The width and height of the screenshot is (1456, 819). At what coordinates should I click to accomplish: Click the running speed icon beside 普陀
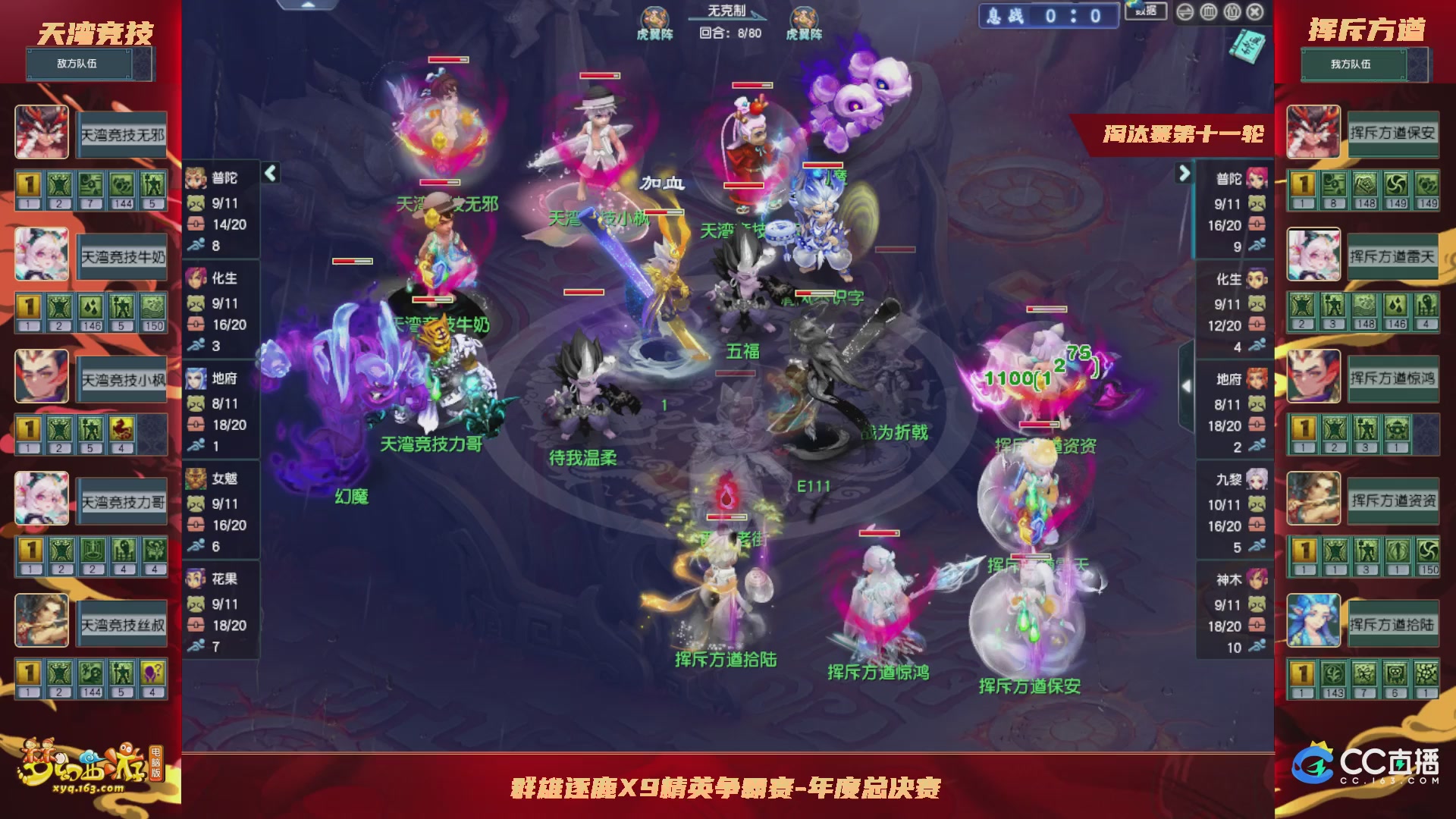(198, 245)
